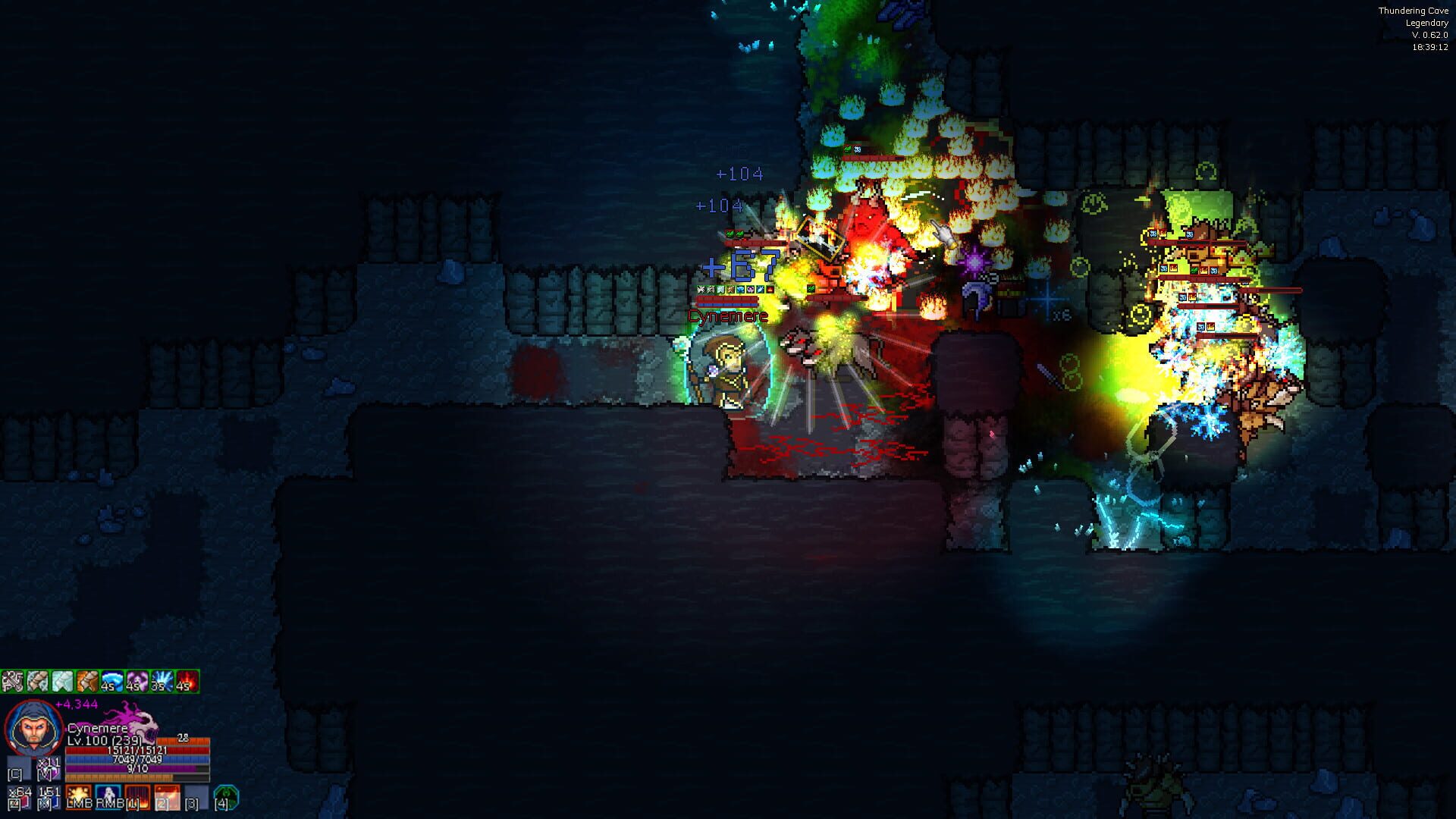Click the lightning buff showing 3s left
Viewport: 1456px width, 819px height.
(162, 680)
